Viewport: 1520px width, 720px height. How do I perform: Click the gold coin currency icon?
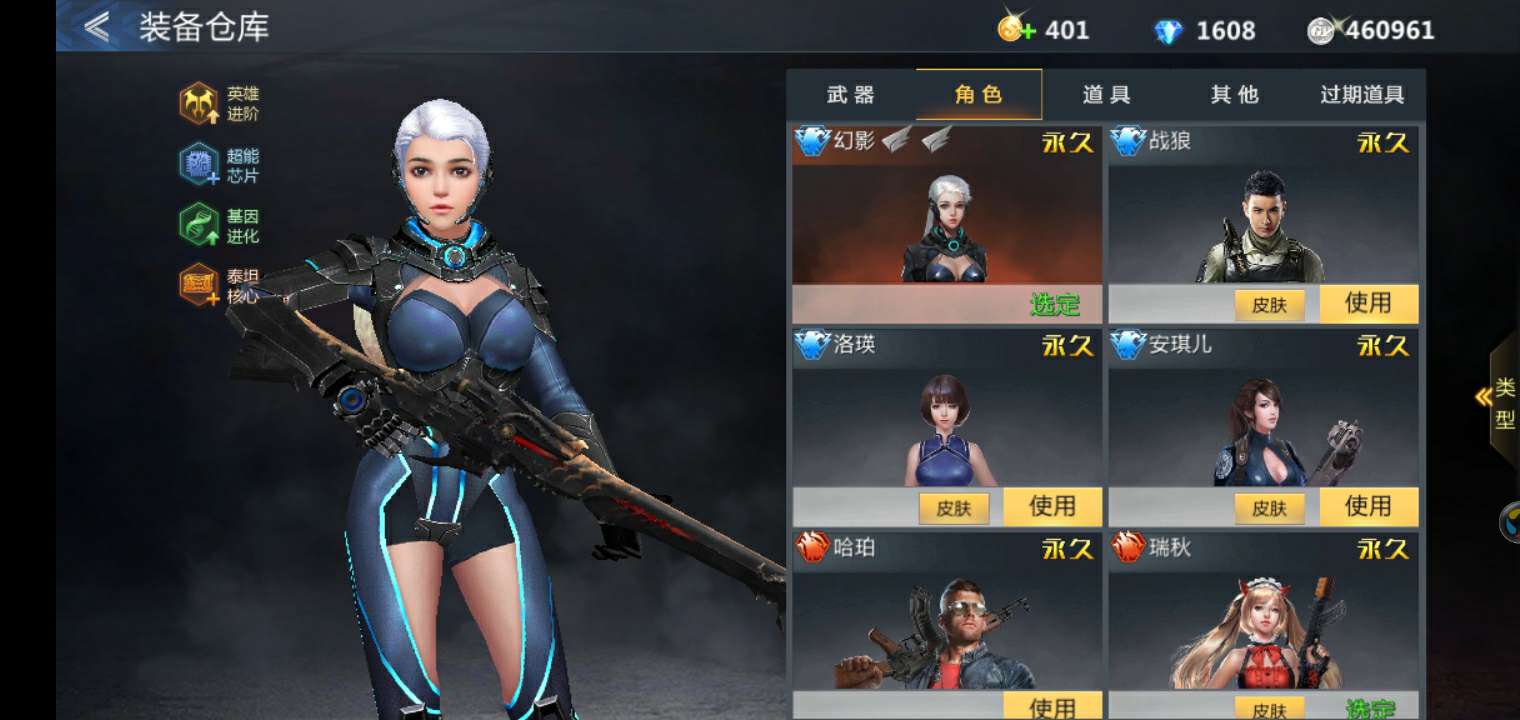tap(1010, 30)
